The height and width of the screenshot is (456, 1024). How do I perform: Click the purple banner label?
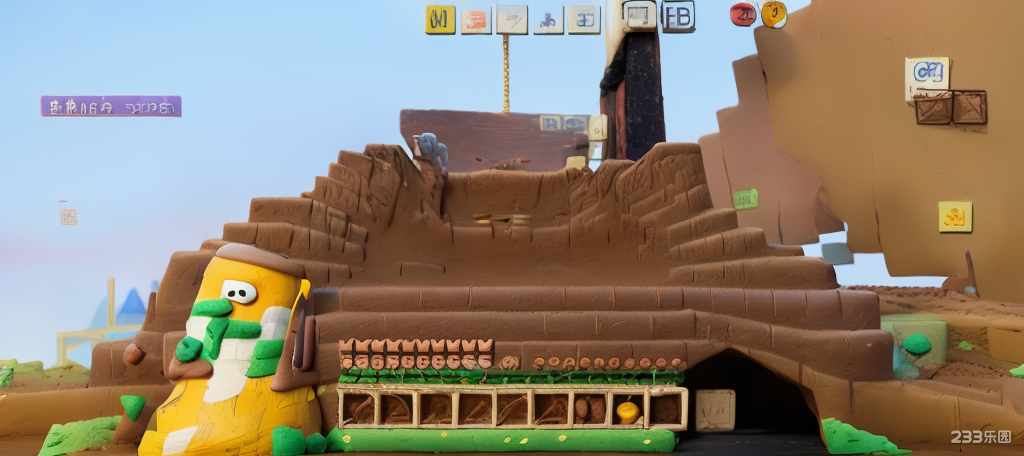click(111, 106)
